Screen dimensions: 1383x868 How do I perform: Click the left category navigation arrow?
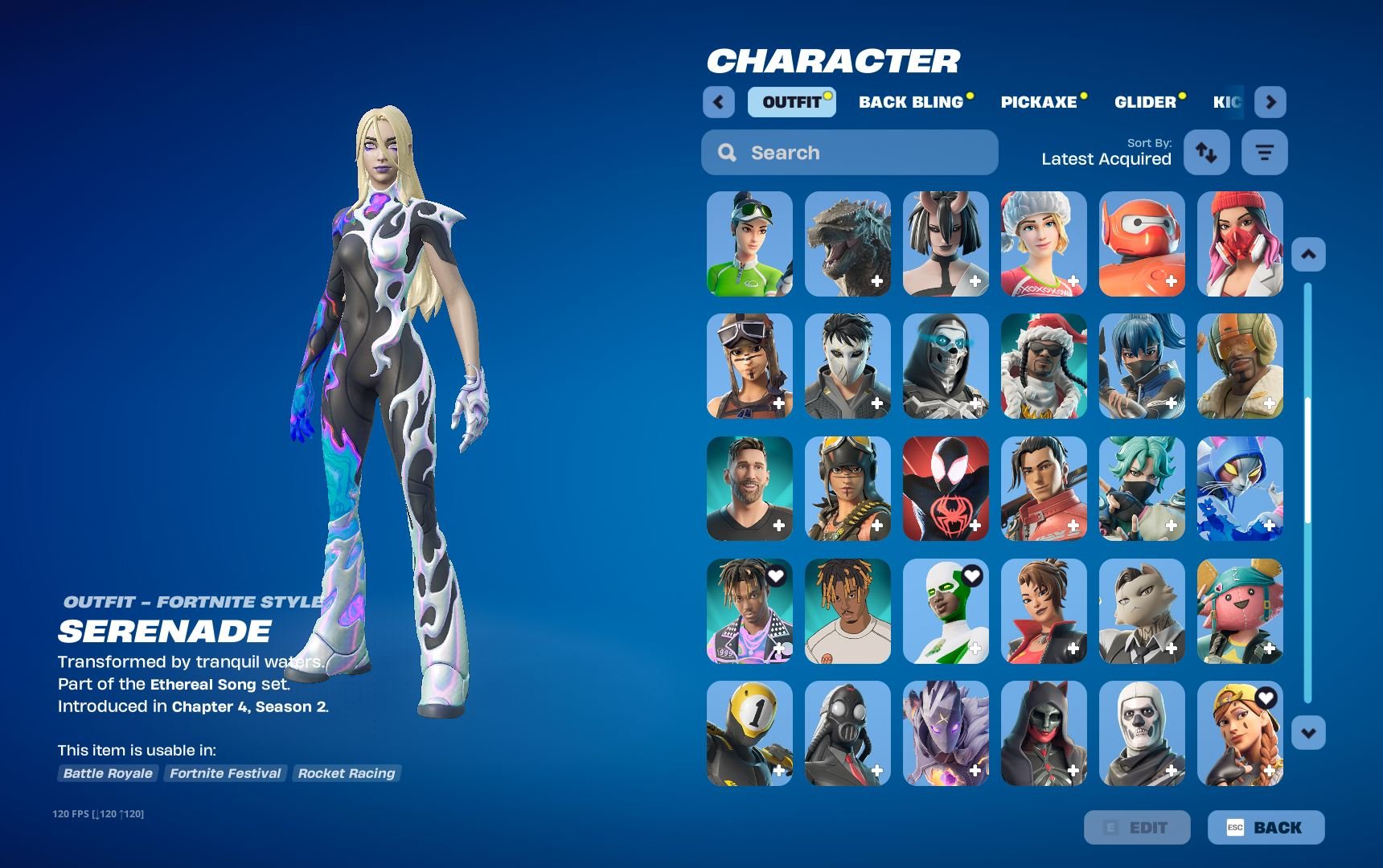click(x=718, y=102)
